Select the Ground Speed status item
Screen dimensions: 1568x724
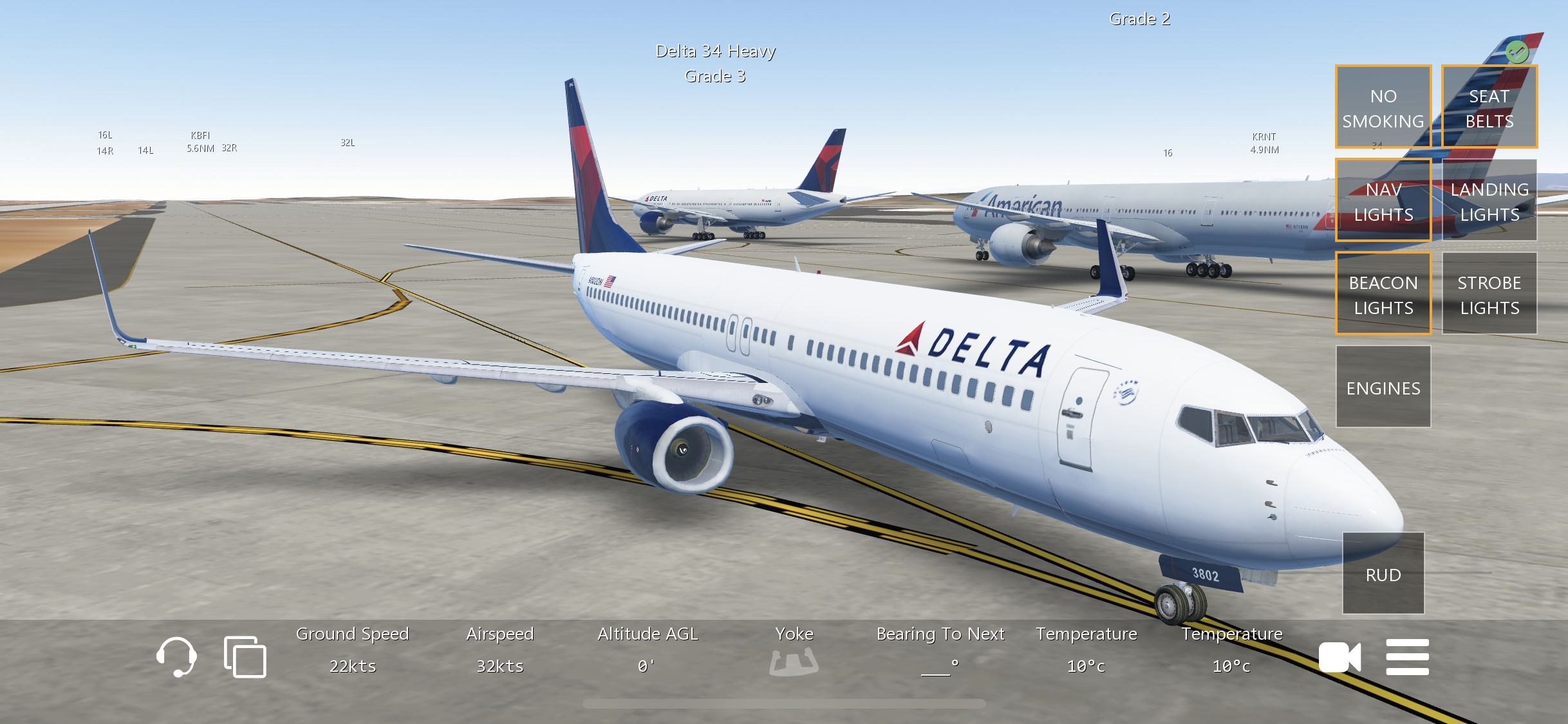[352, 650]
